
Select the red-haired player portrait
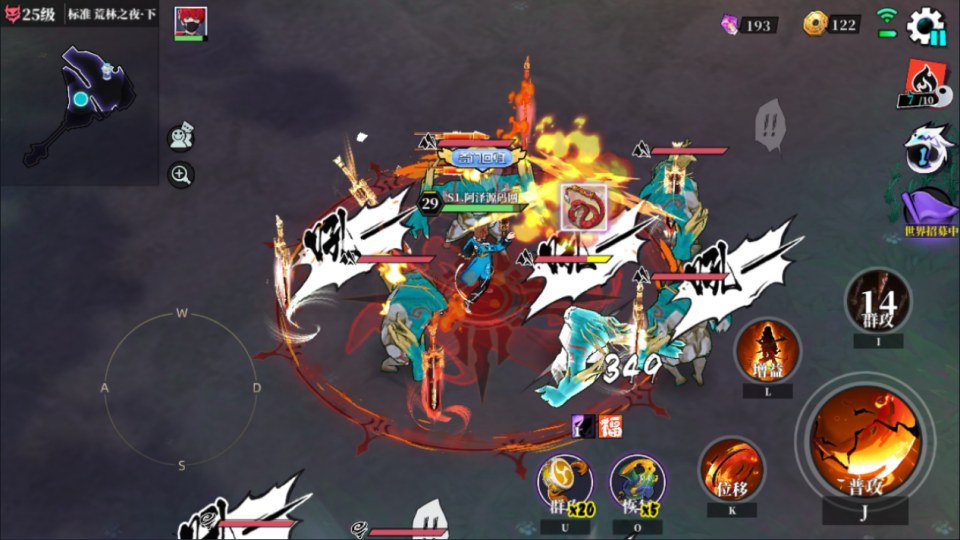point(190,22)
